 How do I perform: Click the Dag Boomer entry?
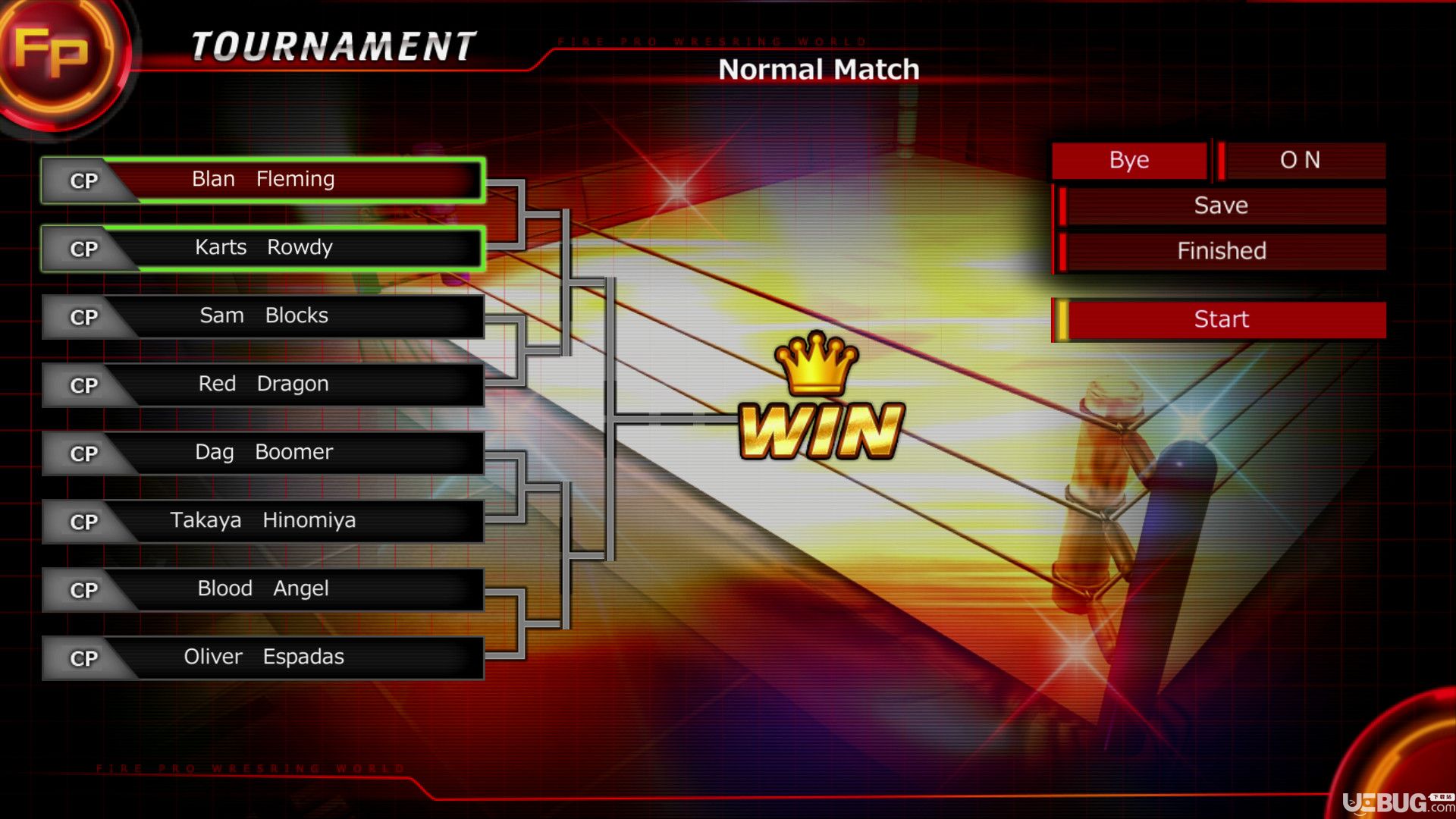pyautogui.click(x=263, y=453)
